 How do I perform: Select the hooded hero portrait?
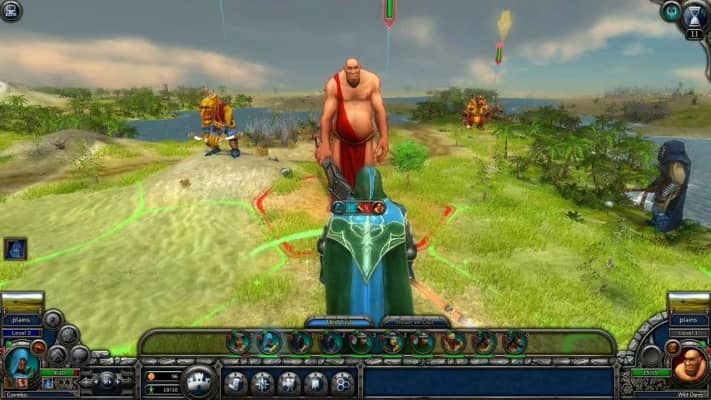[x=20, y=366]
